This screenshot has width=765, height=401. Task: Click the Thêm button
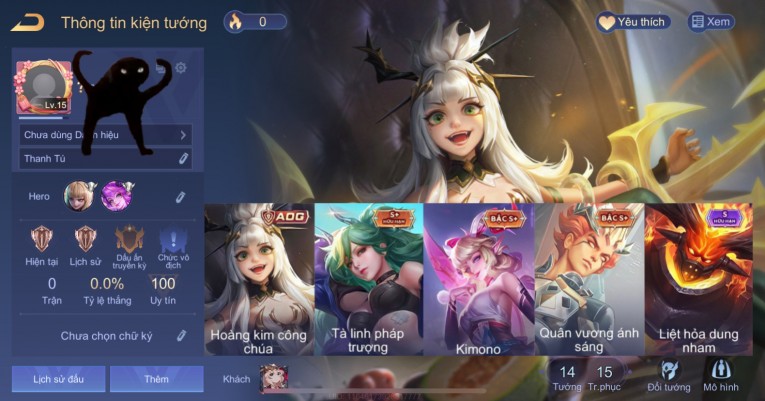pos(156,379)
